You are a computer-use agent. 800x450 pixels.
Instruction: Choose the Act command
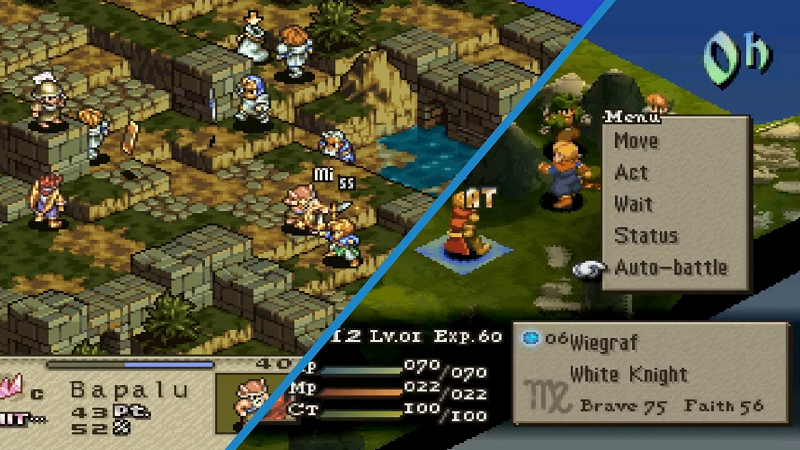tap(631, 173)
